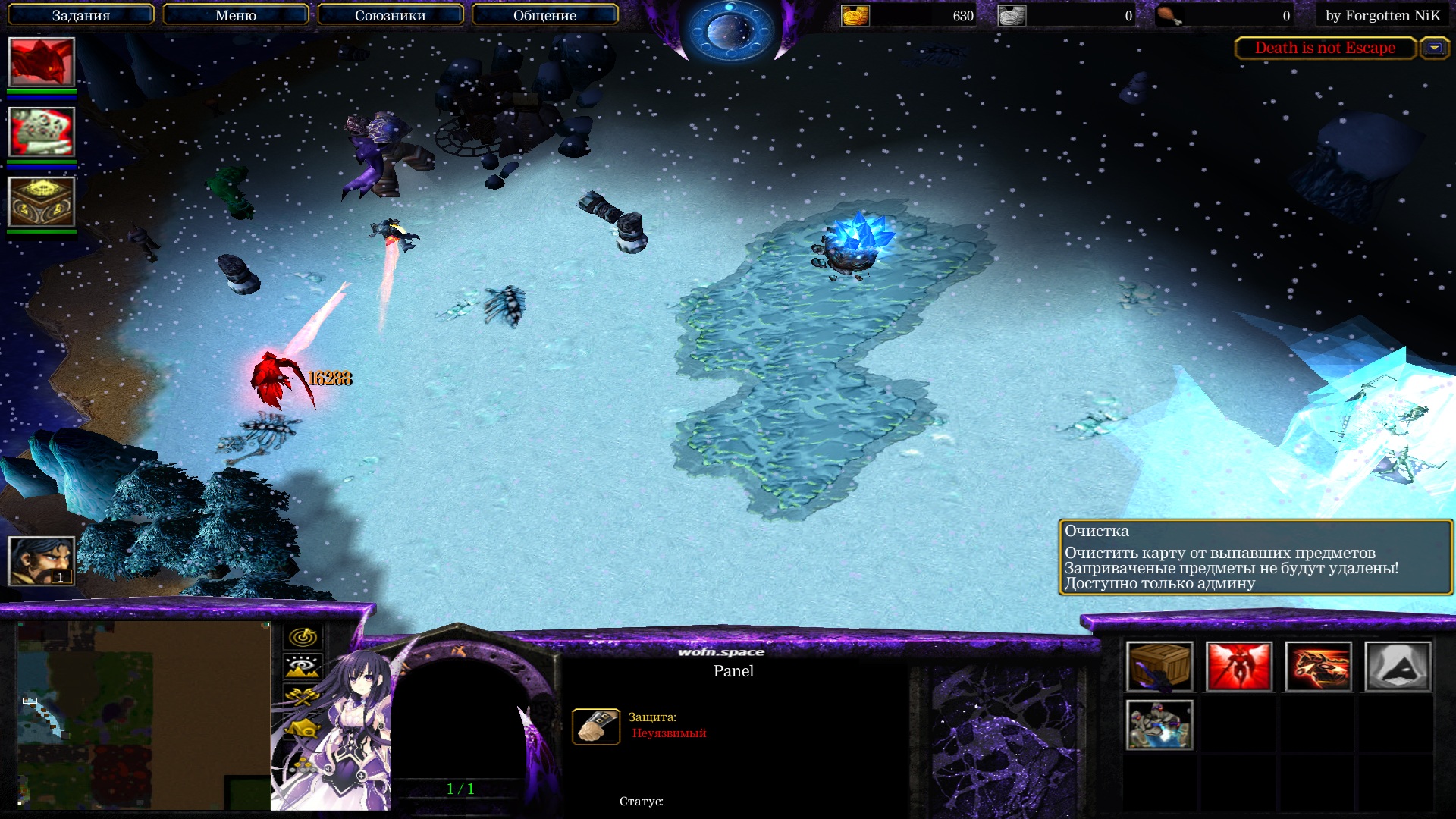1456x819 pixels.
Task: Select the white and red creature hero icon
Action: coord(42,132)
